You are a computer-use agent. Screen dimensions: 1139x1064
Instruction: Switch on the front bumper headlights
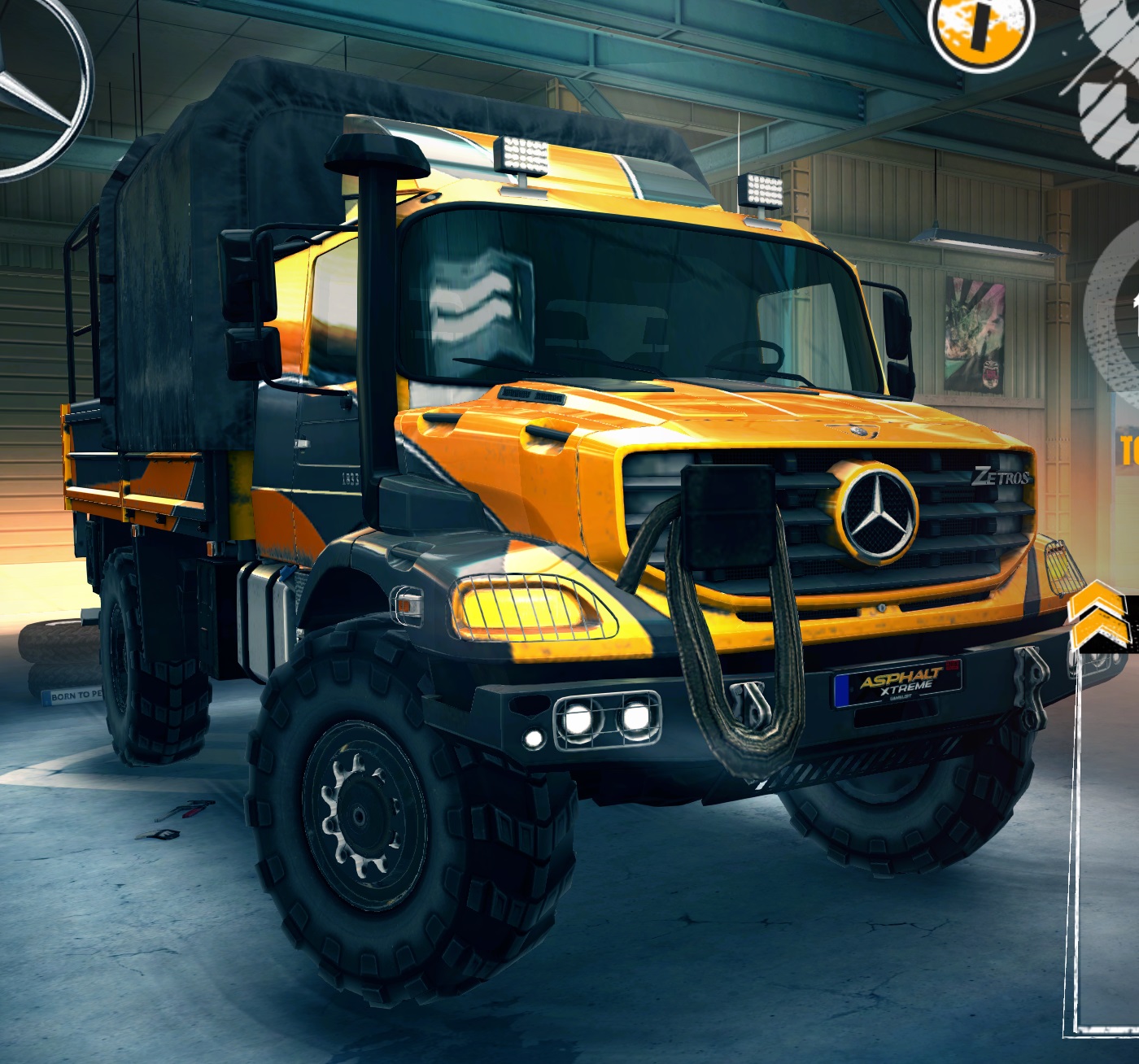(606, 720)
